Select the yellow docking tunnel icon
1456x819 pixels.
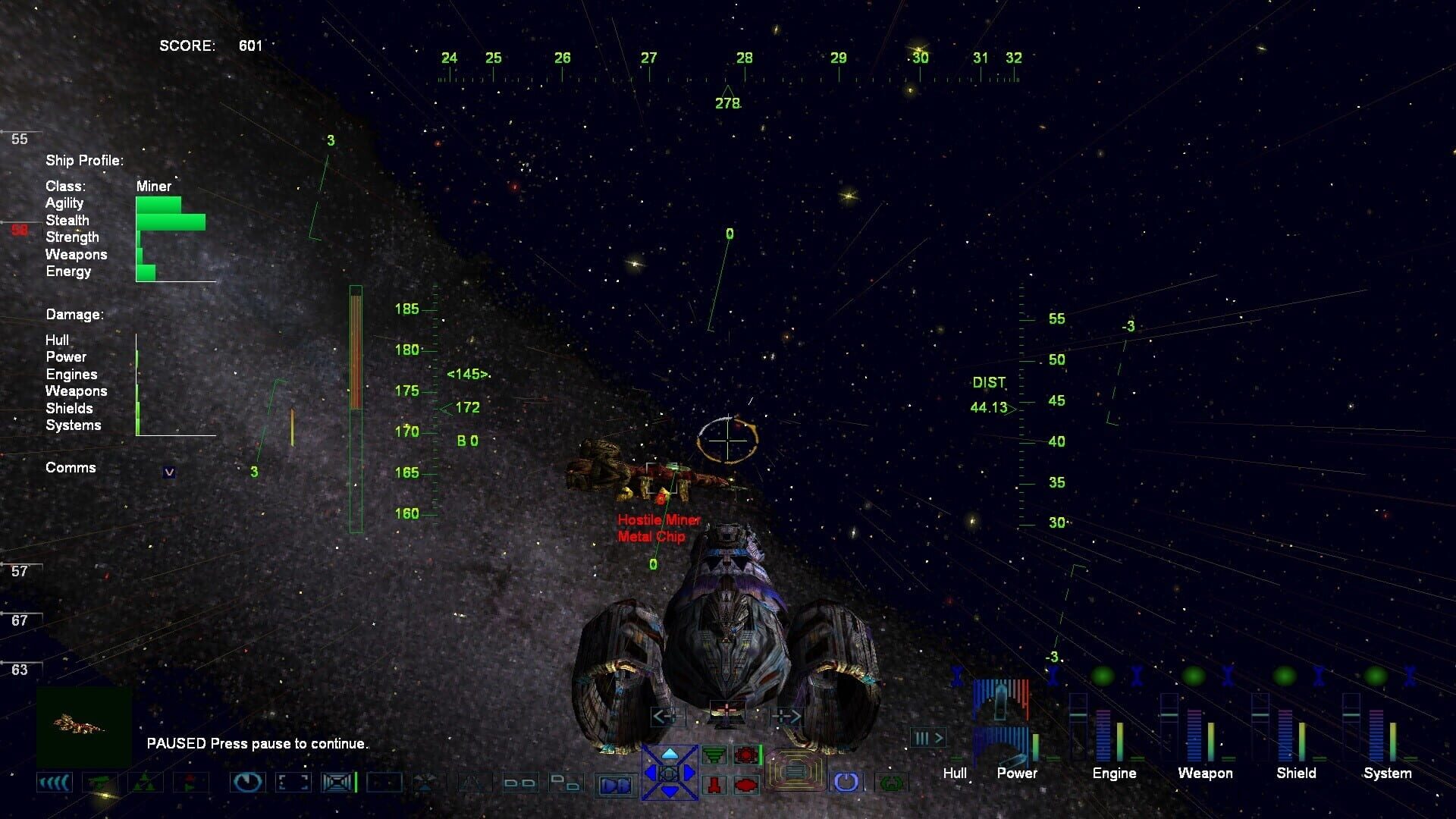(796, 770)
